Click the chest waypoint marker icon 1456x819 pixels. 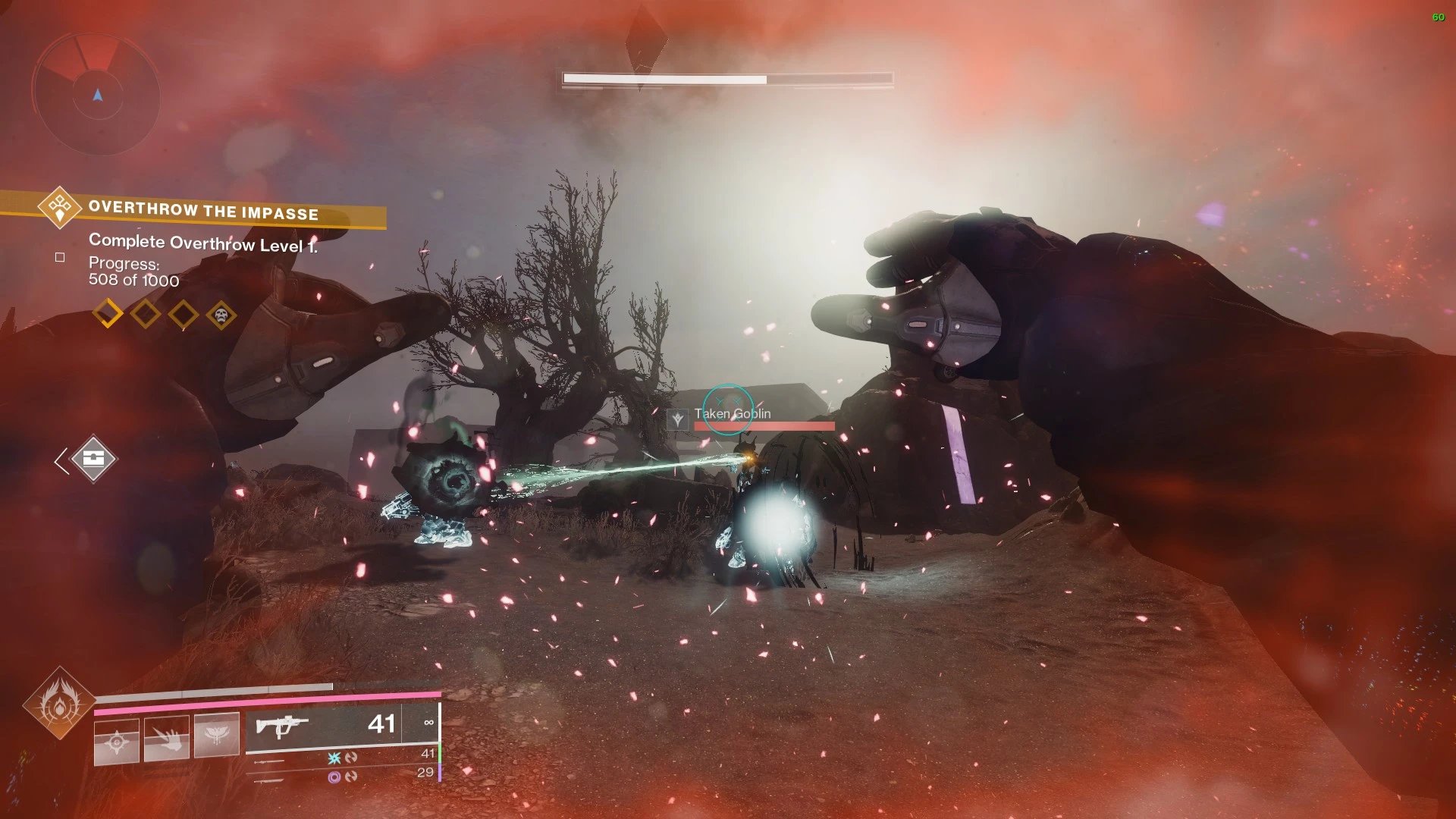coord(93,459)
